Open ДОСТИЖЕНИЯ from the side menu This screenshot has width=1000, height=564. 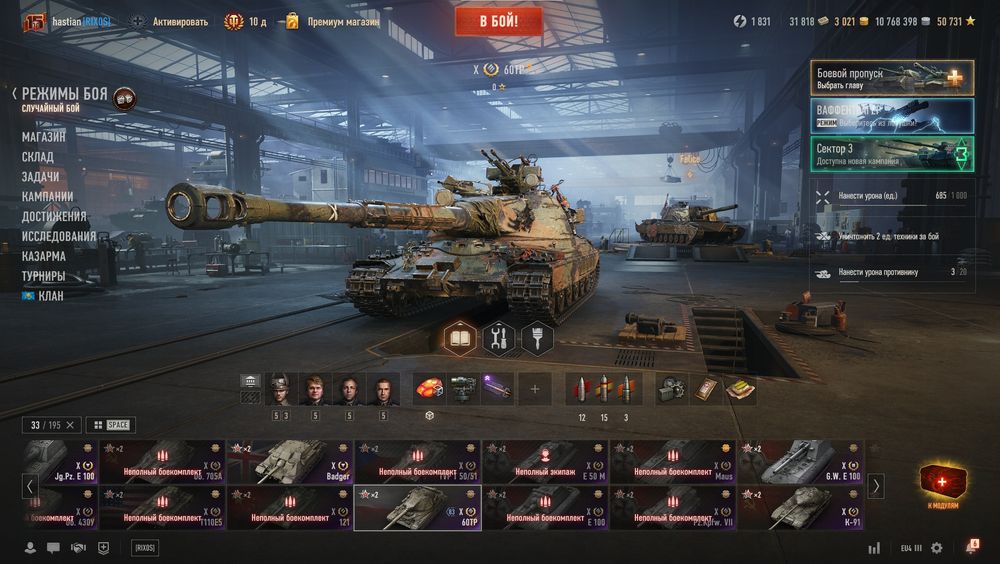(54, 216)
